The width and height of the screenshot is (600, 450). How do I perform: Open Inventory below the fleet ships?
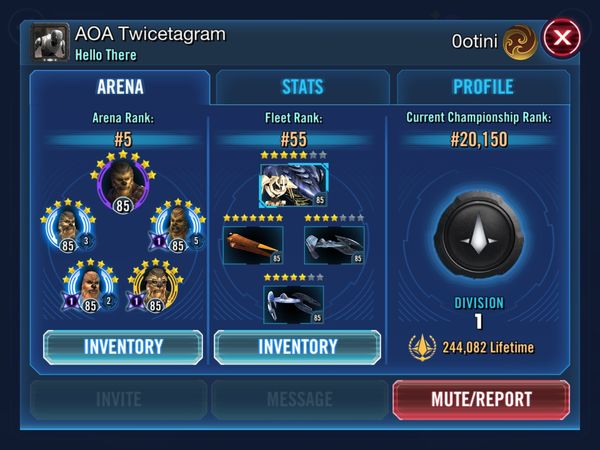click(298, 347)
